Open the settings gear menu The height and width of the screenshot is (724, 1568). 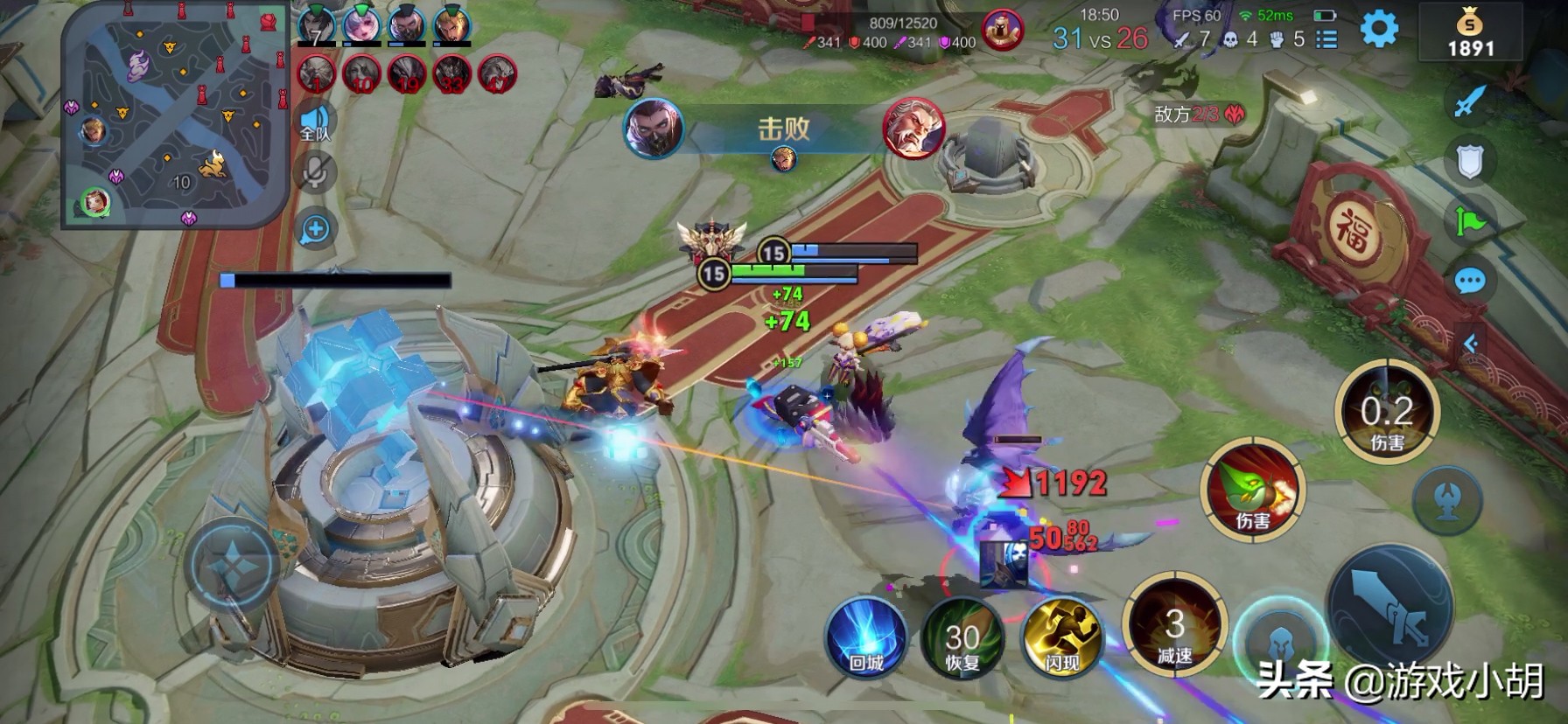tap(1379, 30)
